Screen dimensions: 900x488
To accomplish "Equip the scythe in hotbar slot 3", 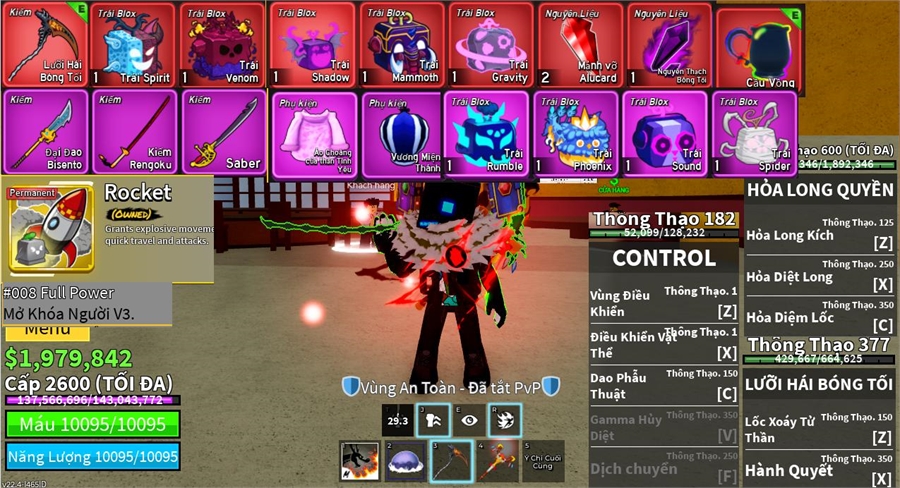I will click(451, 461).
